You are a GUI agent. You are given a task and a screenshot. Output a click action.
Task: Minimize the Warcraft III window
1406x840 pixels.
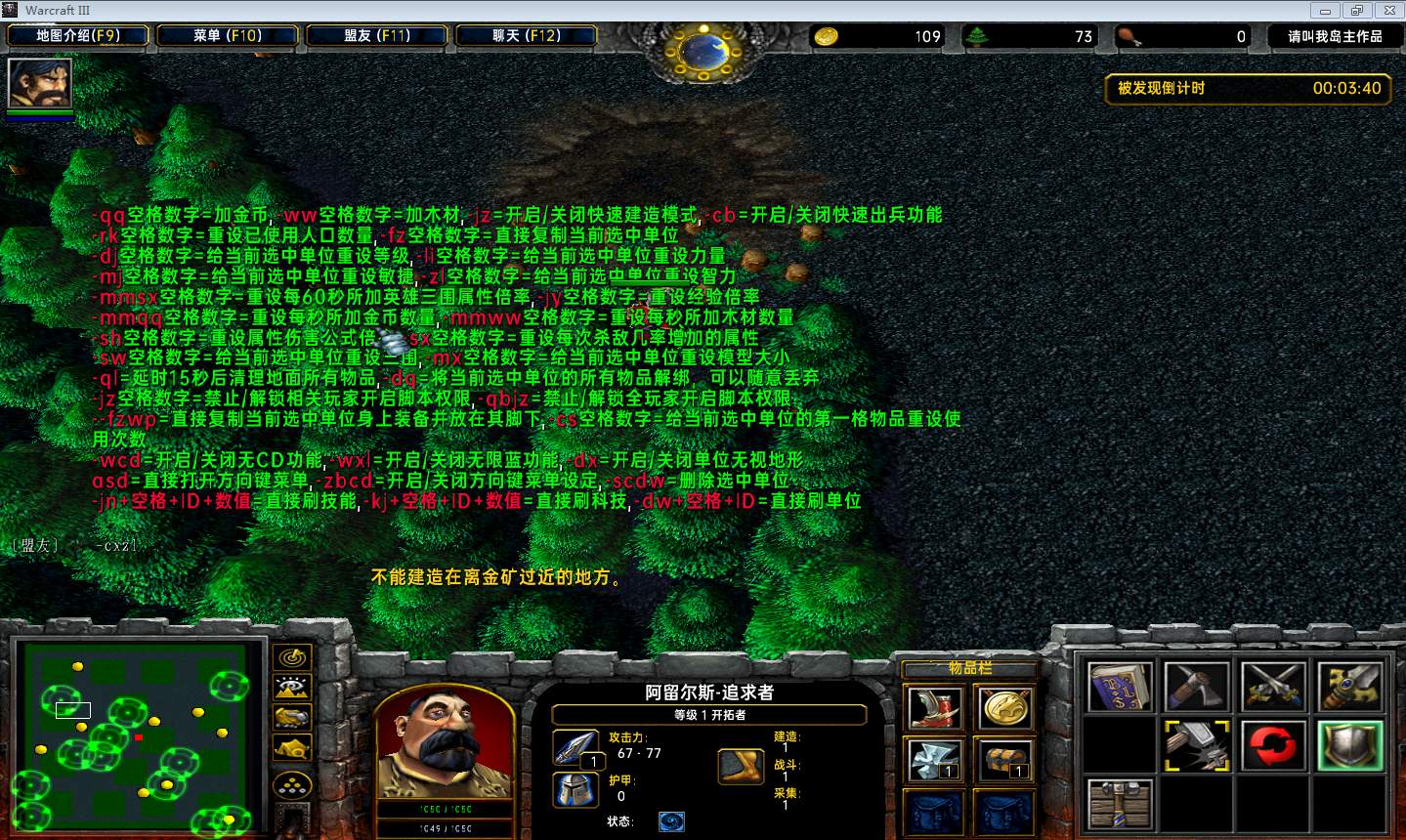pos(1326,11)
